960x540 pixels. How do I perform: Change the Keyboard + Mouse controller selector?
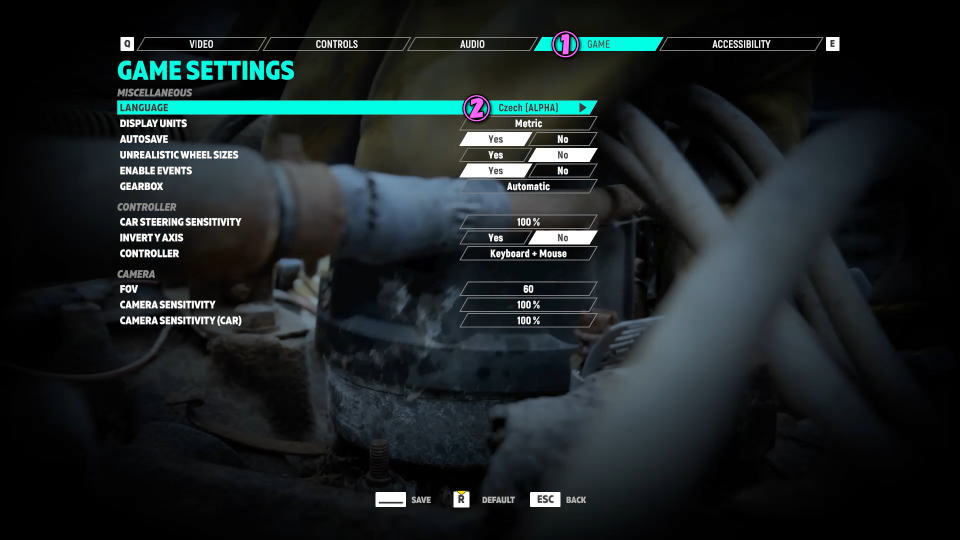tap(528, 254)
